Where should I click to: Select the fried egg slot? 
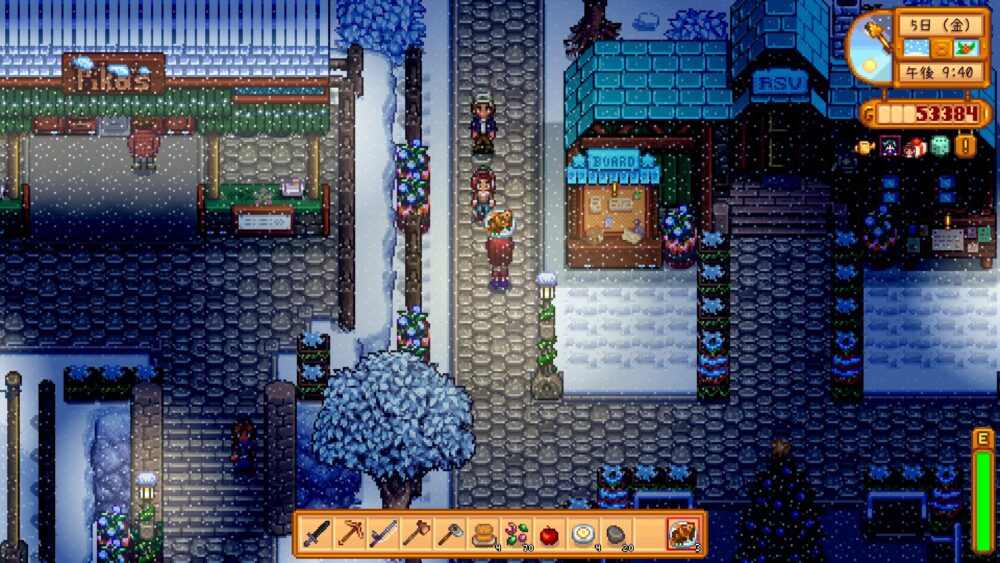tap(582, 534)
